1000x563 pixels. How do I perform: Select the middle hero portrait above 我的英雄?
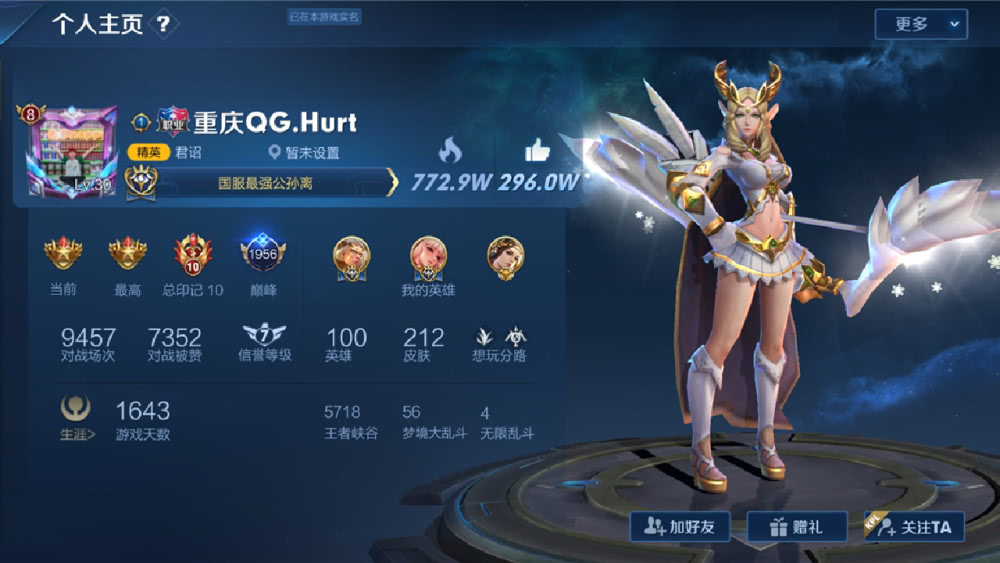click(x=428, y=256)
